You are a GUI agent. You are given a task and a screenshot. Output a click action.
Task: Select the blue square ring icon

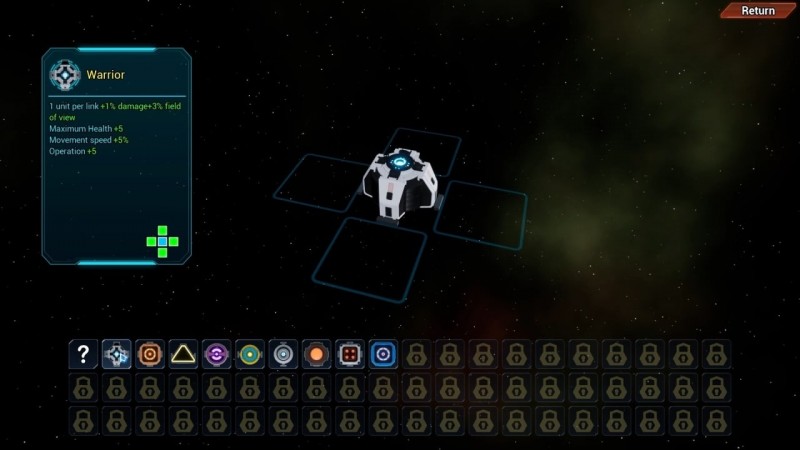383,354
